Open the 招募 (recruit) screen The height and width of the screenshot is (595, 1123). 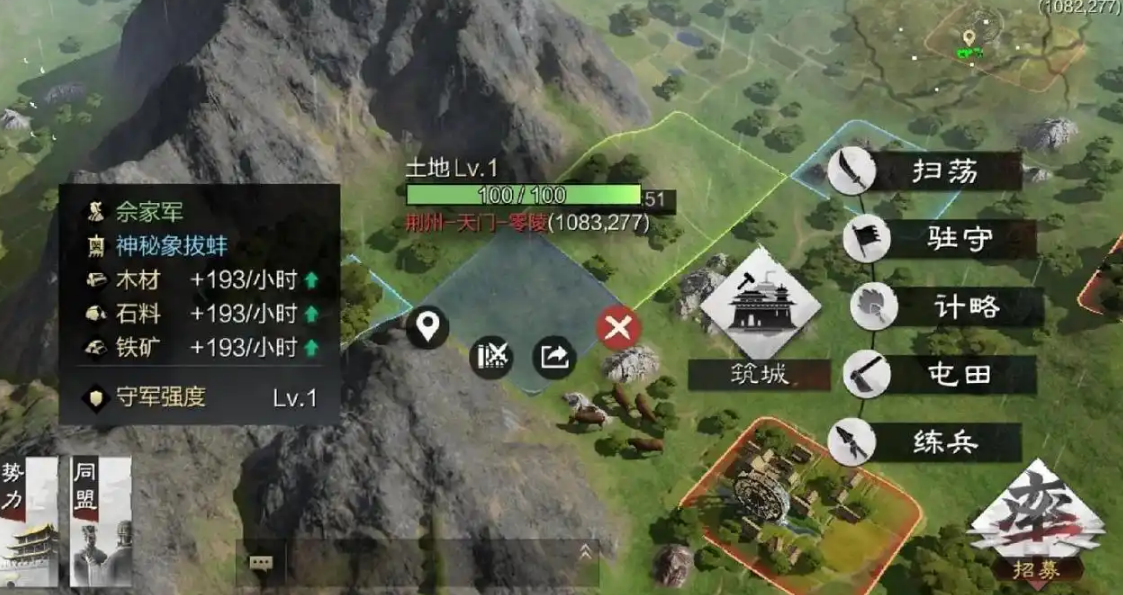point(1035,525)
